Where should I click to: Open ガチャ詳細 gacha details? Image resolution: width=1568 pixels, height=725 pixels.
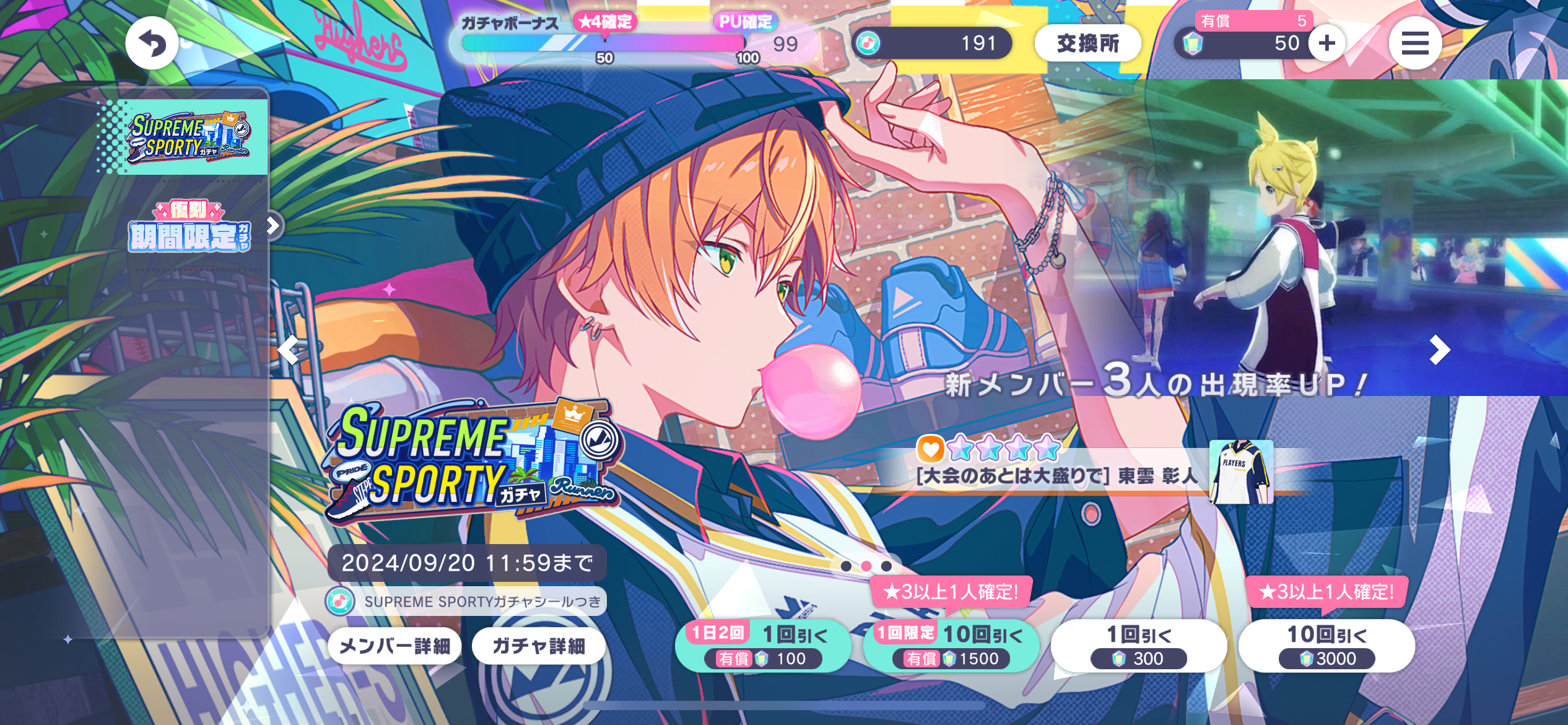pyautogui.click(x=538, y=646)
